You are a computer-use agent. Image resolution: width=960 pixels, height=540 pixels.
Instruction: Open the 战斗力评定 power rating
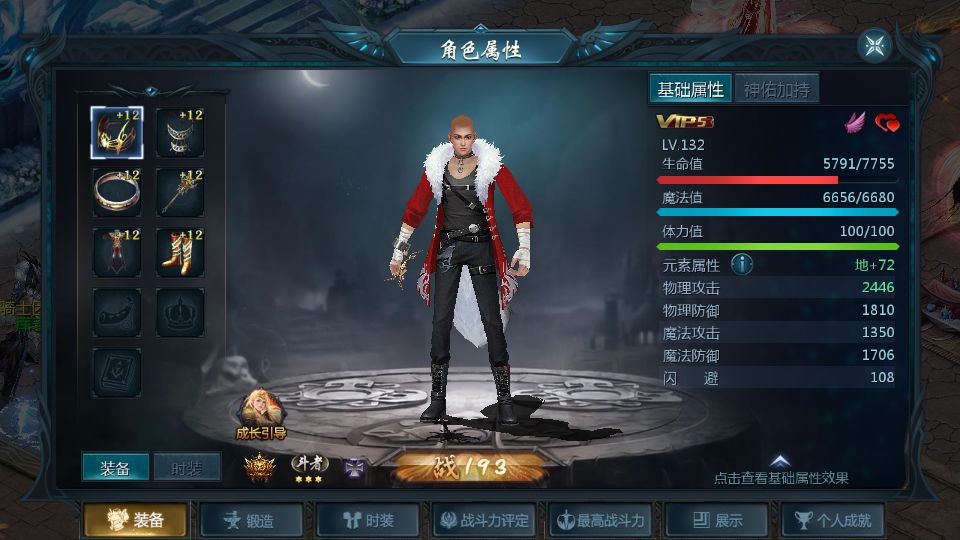tap(484, 520)
